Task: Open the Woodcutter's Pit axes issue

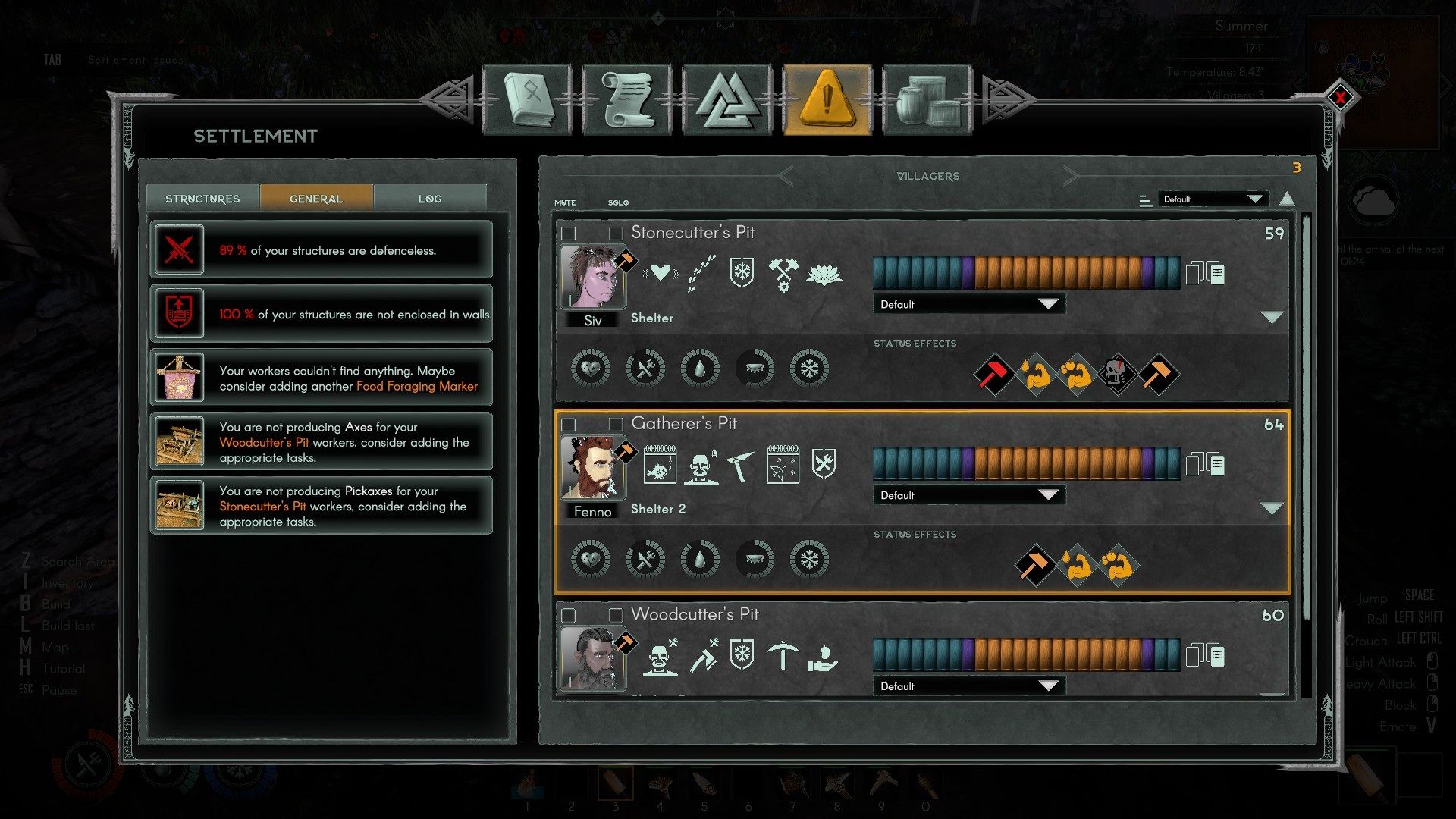Action: pyautogui.click(x=322, y=441)
